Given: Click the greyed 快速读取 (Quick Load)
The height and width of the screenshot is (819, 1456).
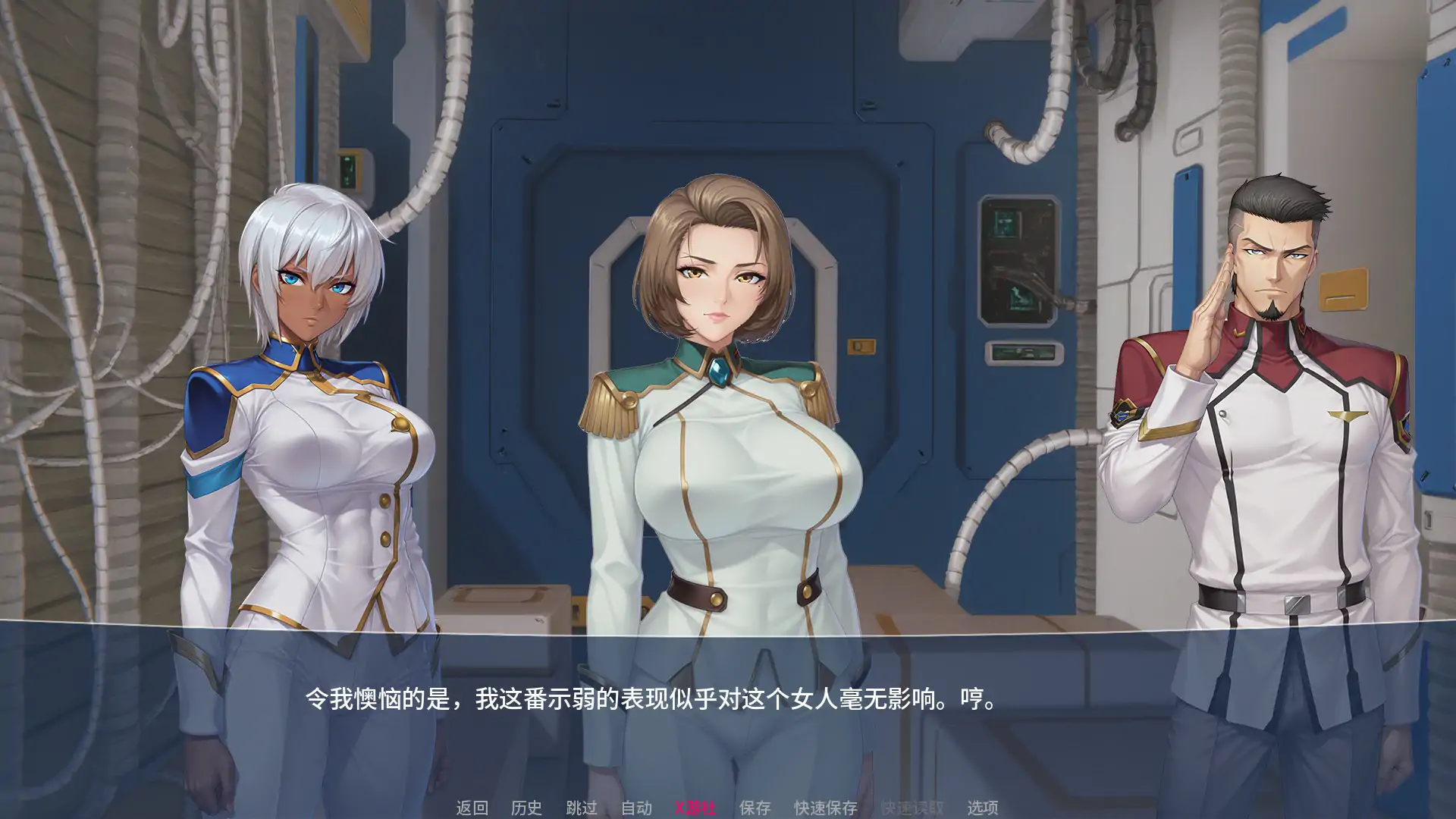Looking at the screenshot, I should pyautogui.click(x=912, y=808).
